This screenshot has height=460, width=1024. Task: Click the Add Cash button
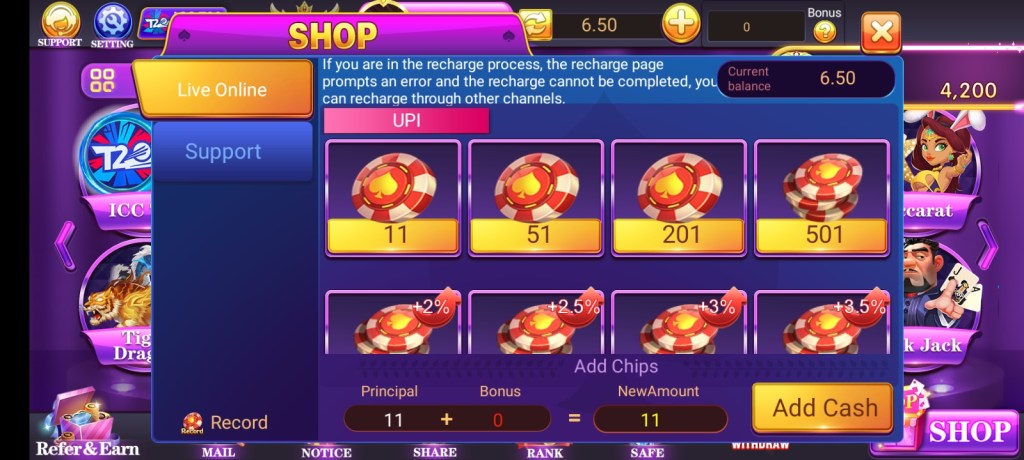pyautogui.click(x=823, y=408)
